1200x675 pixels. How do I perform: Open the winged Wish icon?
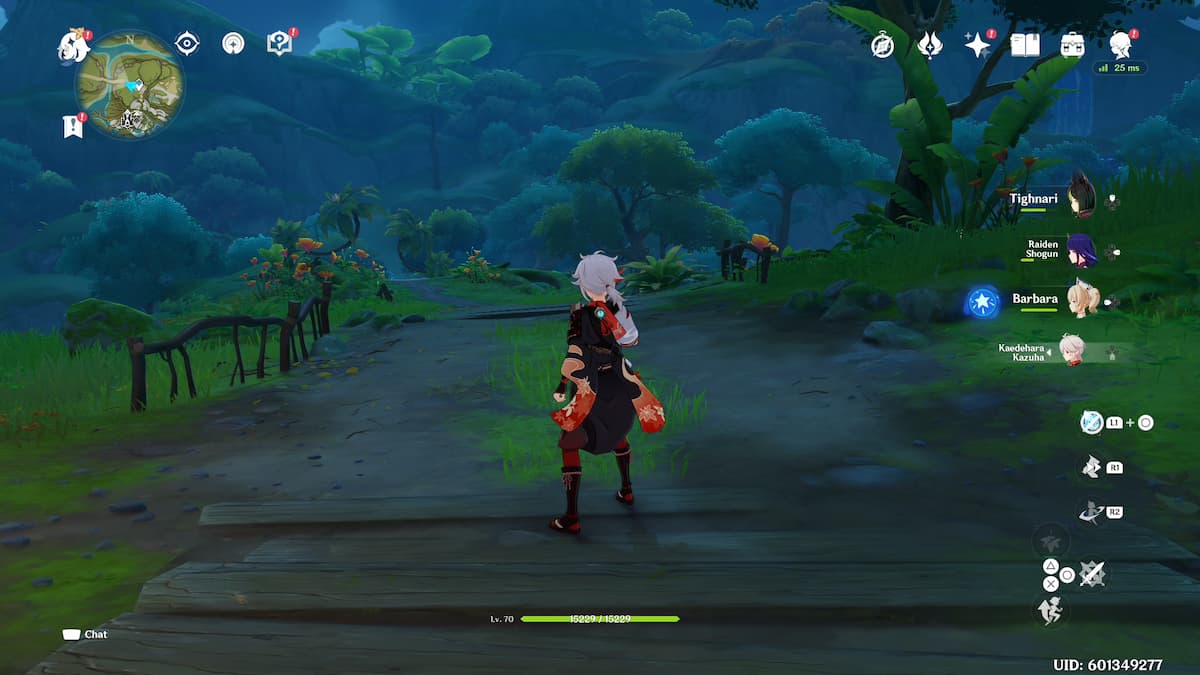[930, 45]
